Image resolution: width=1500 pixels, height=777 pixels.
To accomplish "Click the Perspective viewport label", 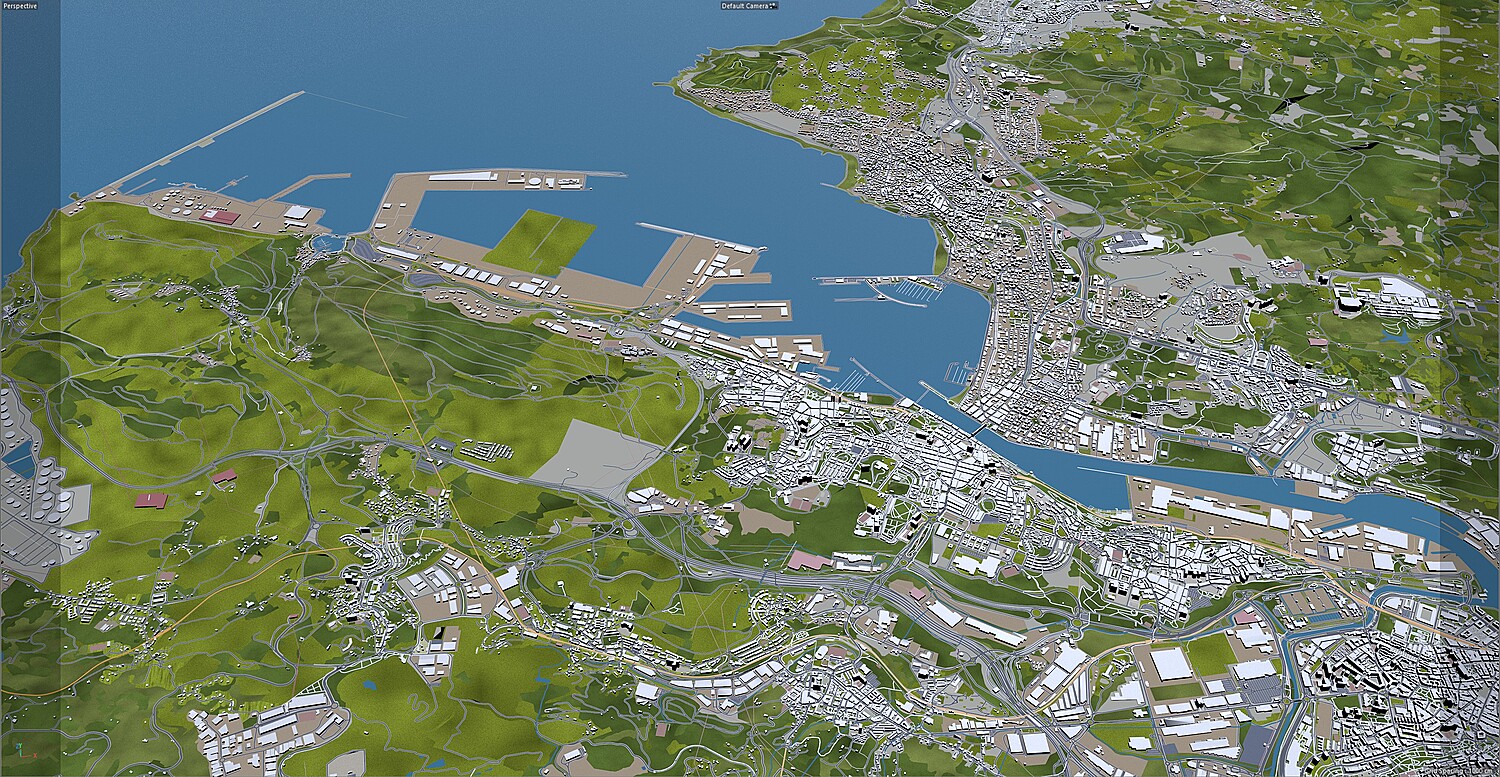I will pos(20,6).
